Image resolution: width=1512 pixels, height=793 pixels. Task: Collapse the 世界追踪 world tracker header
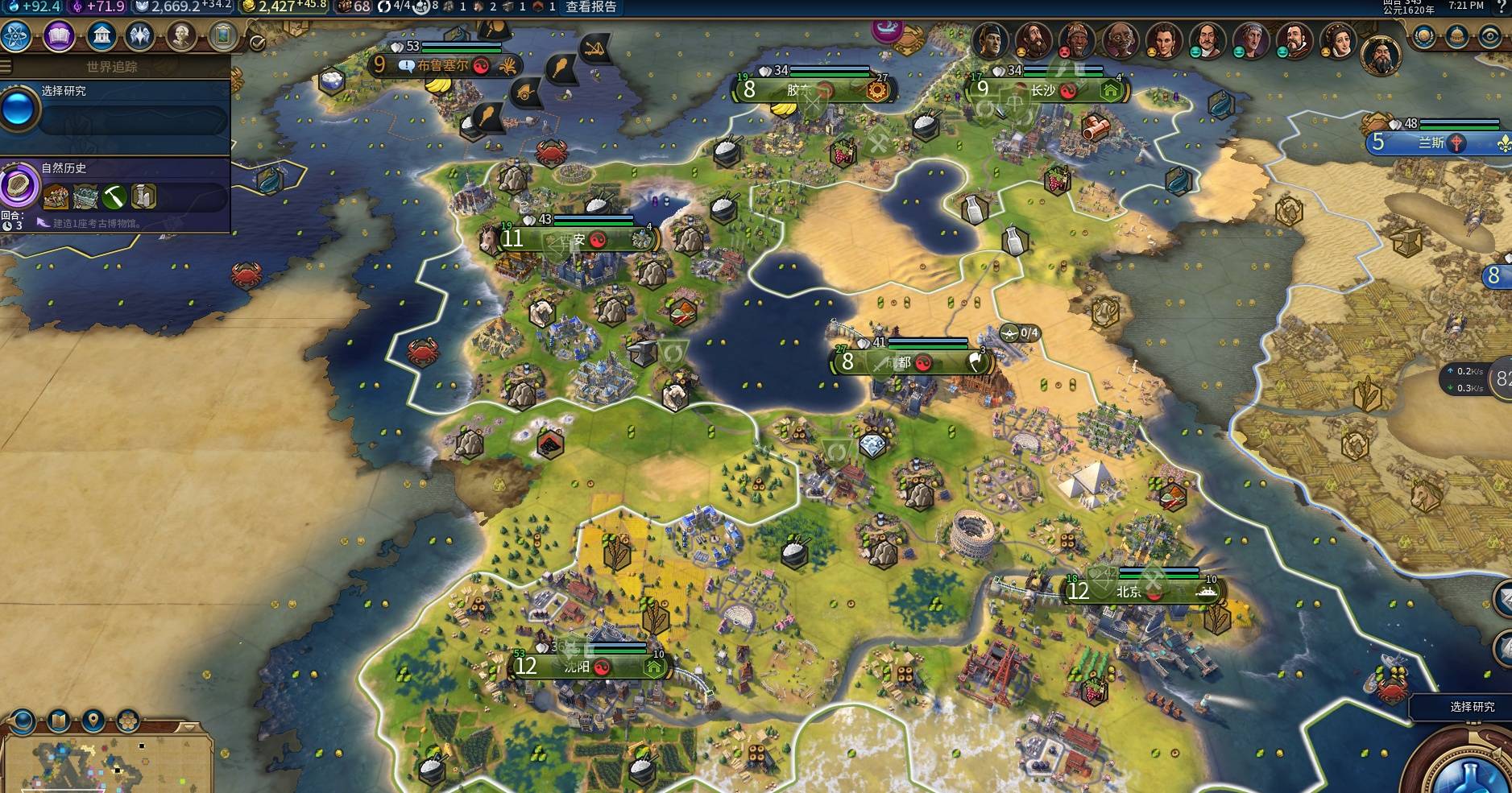113,66
